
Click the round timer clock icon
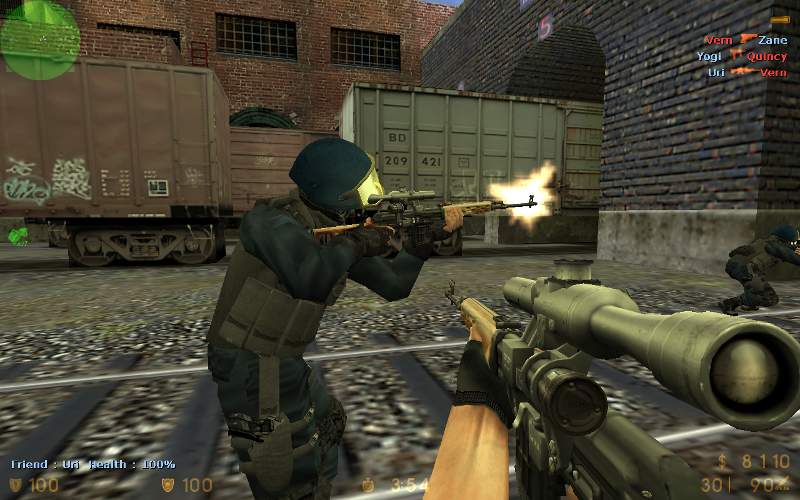367,486
